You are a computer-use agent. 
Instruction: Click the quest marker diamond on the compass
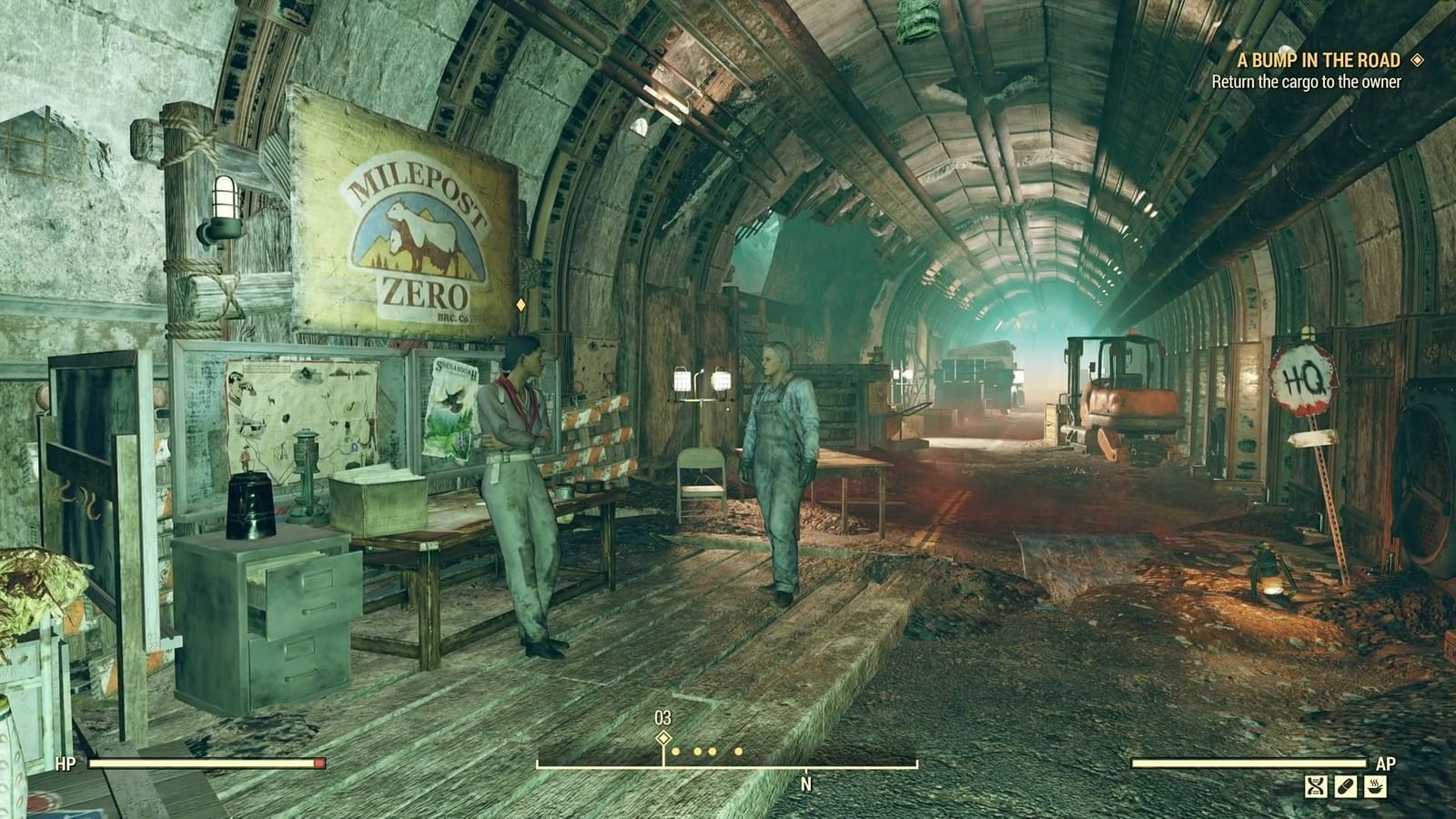point(662,737)
